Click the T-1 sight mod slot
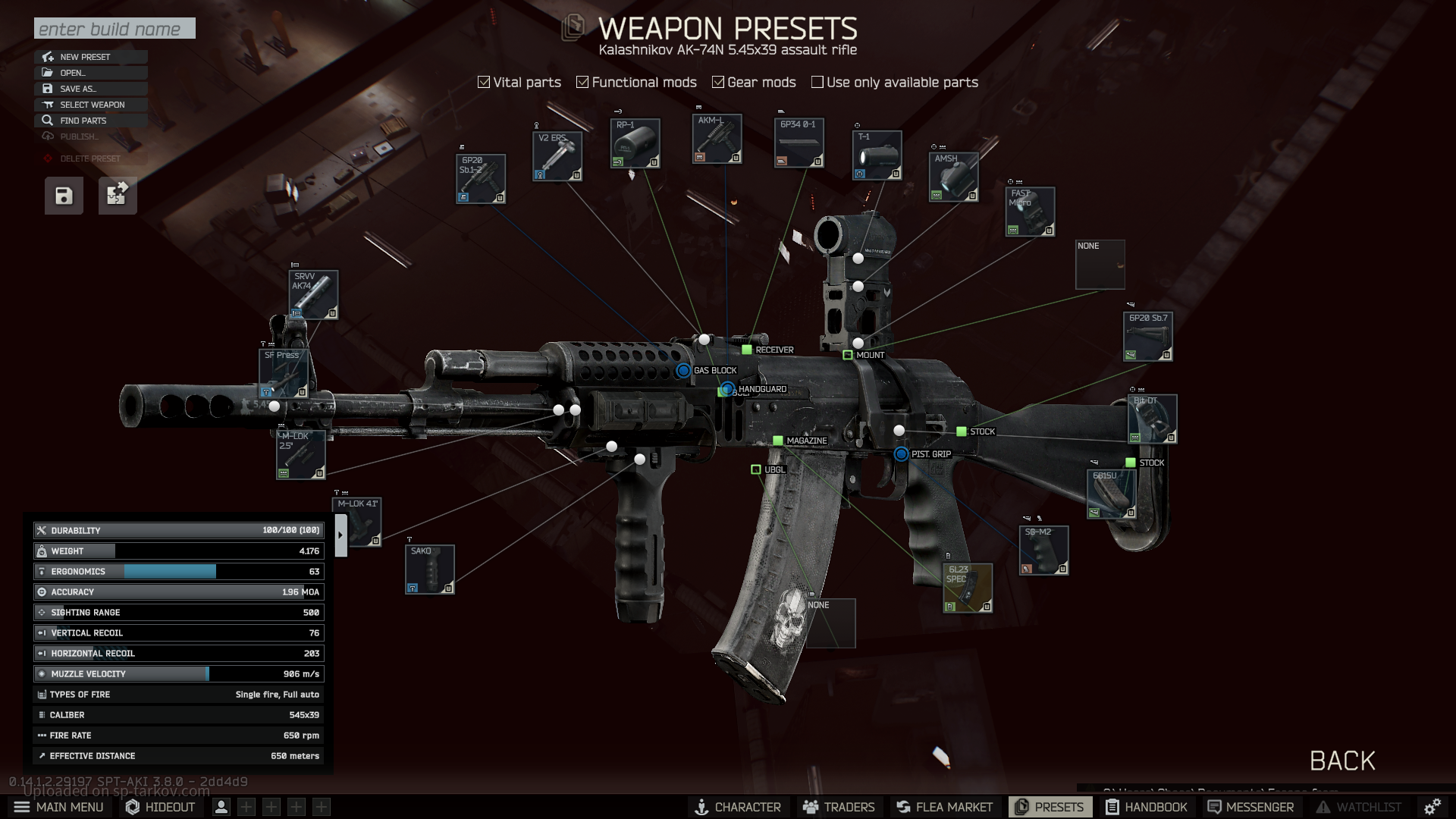Viewport: 1456px width, 819px height. pyautogui.click(x=877, y=155)
